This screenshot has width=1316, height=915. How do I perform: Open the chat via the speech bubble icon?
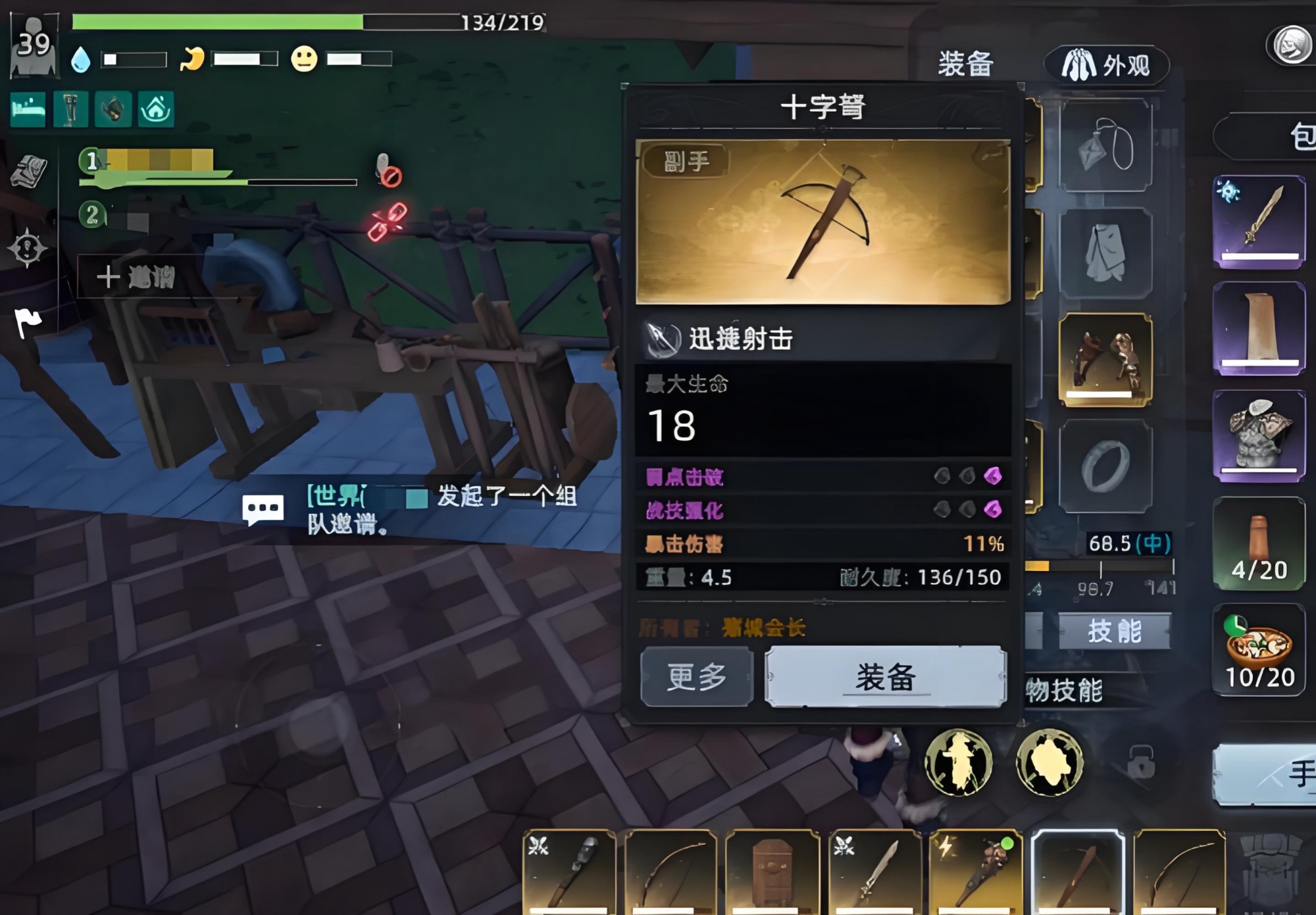(x=263, y=509)
